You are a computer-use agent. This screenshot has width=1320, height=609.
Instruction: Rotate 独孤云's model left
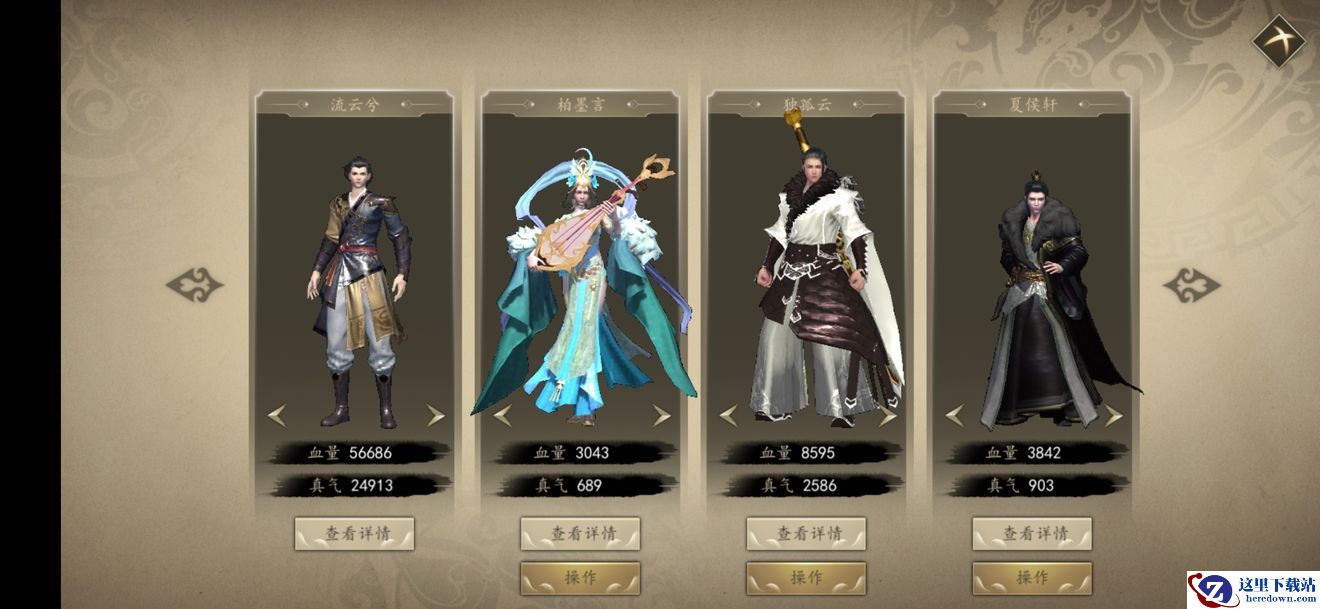click(728, 415)
